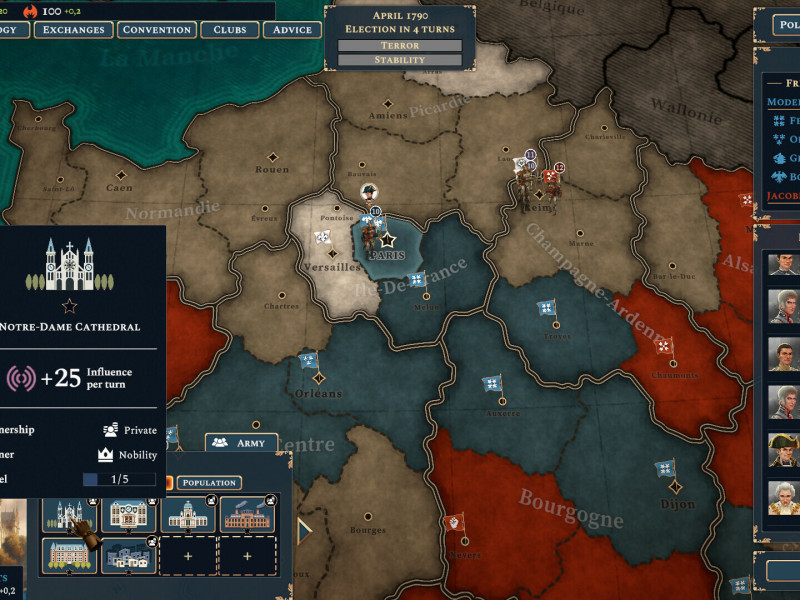Select the grey housing block building slot
Viewport: 800px width, 600px height.
[x=128, y=555]
